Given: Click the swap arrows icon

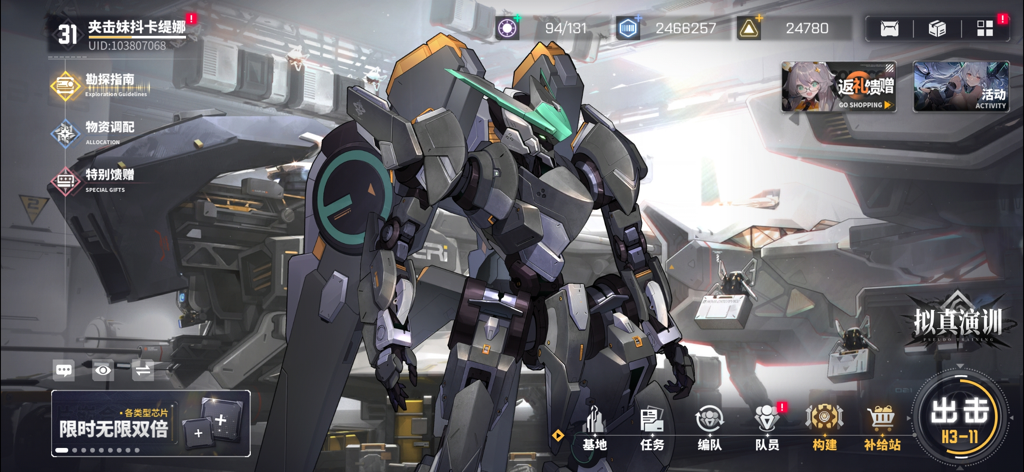Looking at the screenshot, I should 142,370.
